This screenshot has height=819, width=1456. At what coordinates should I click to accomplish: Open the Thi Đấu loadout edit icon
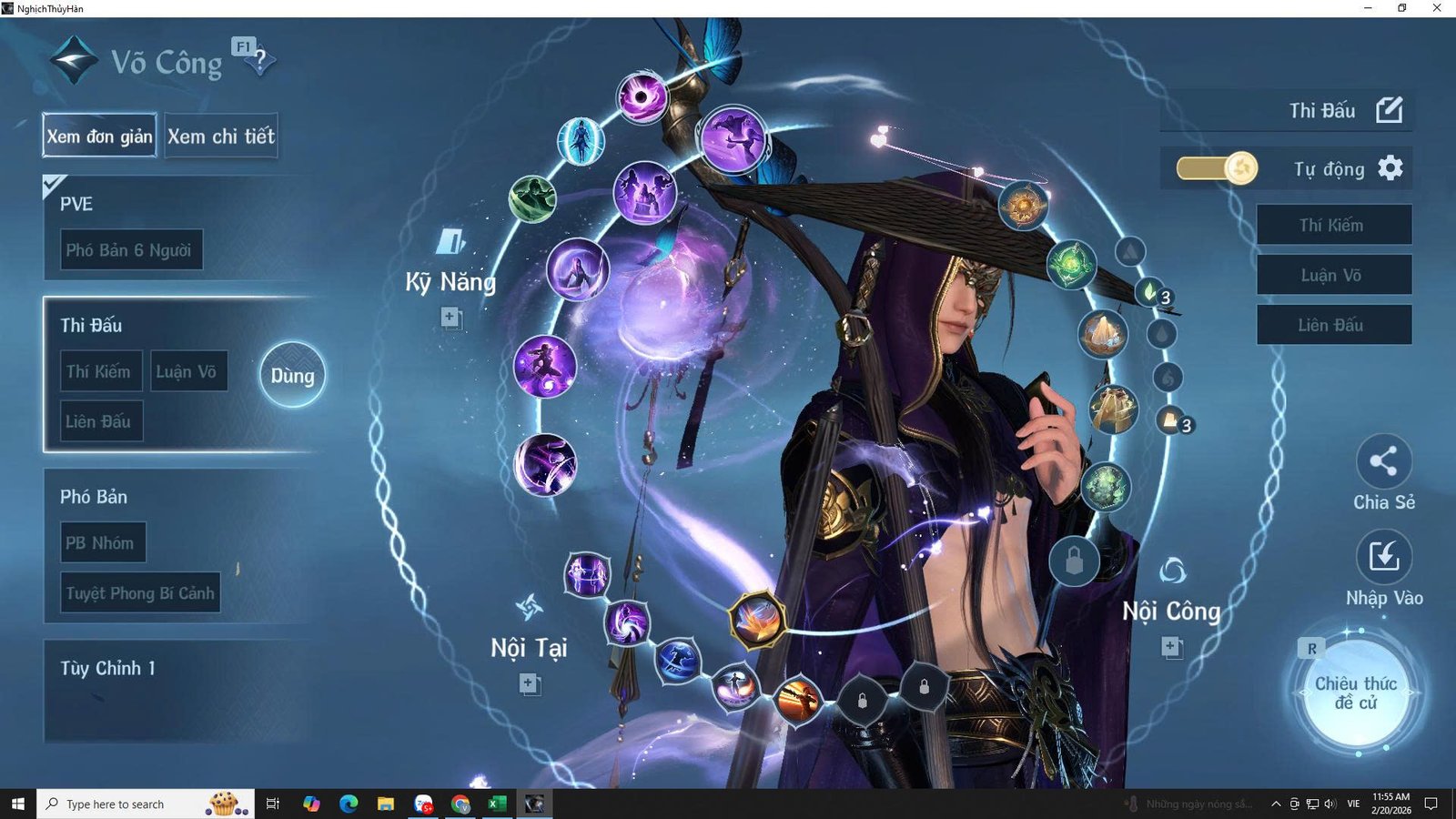click(x=1391, y=109)
